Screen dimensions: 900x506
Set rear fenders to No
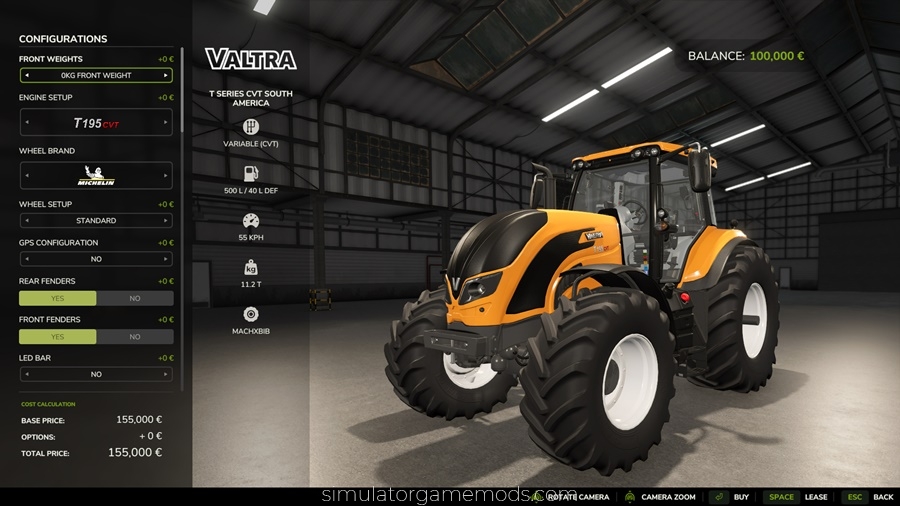point(135,298)
